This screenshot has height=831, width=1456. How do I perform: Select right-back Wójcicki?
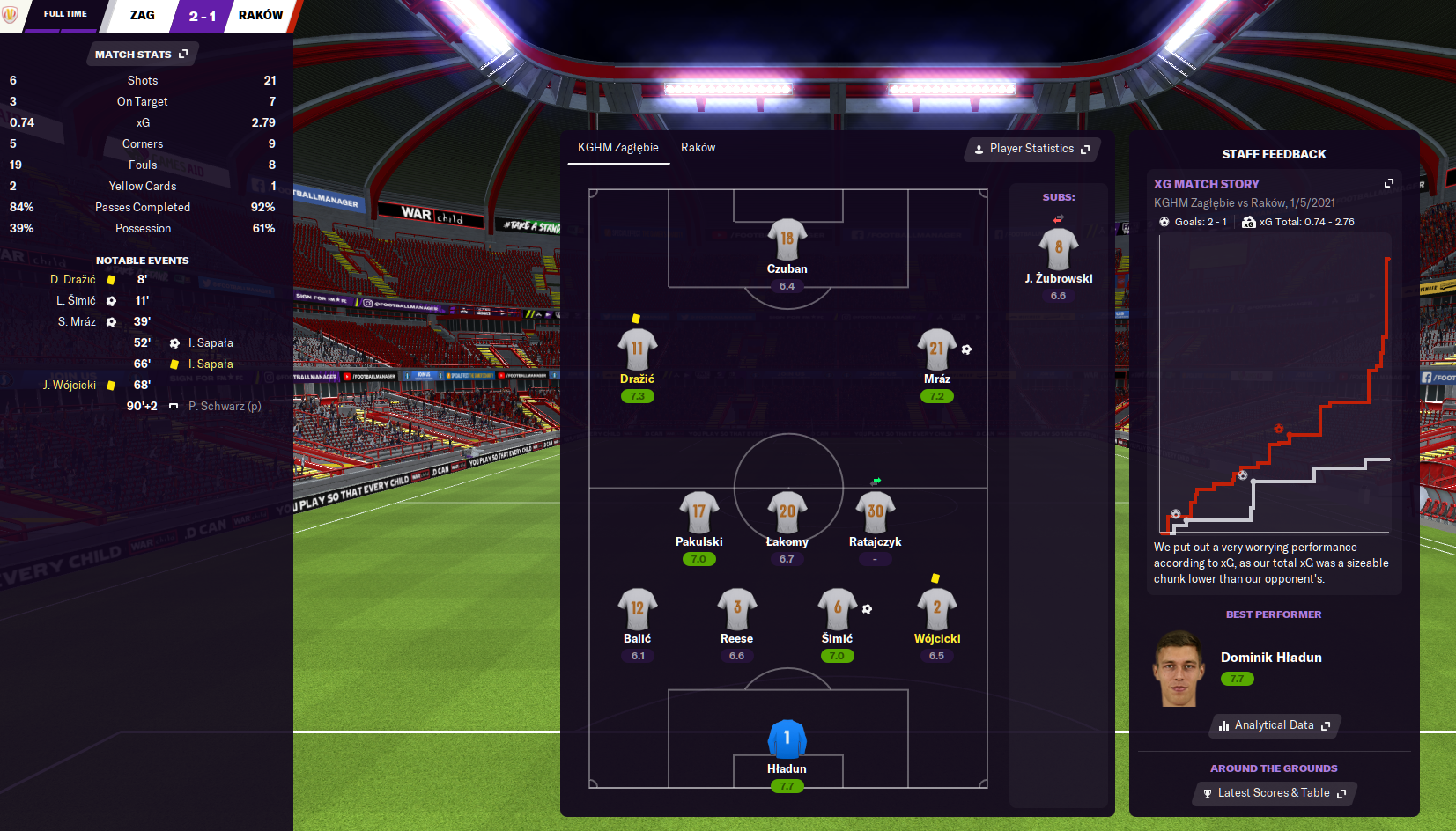coord(936,609)
